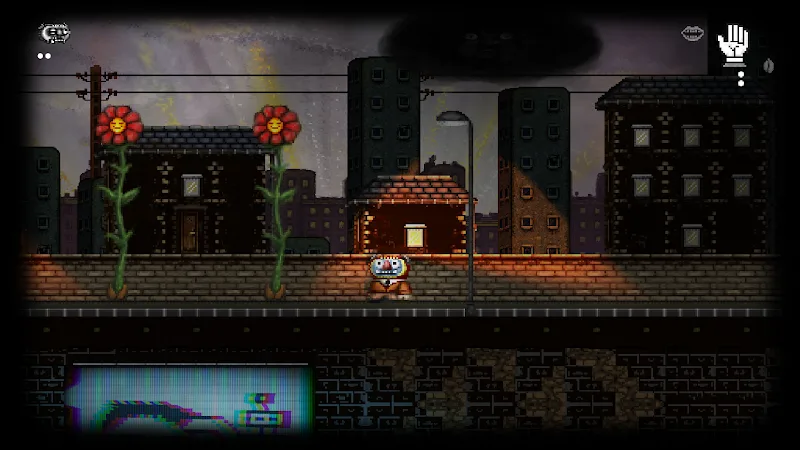The height and width of the screenshot is (450, 800).
Task: Open the glitchy CRT screen panel
Action: click(190, 400)
